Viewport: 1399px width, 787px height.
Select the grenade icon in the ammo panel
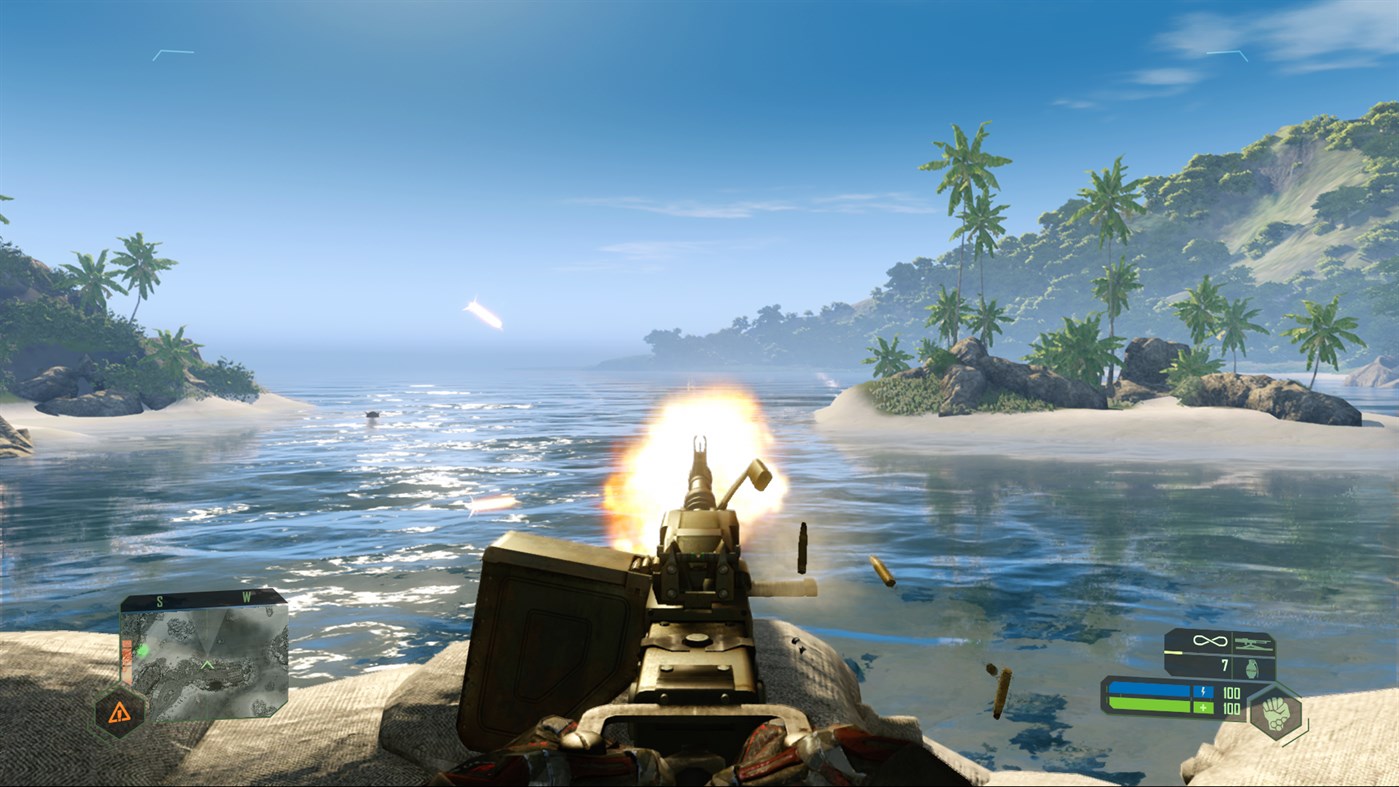click(1253, 667)
